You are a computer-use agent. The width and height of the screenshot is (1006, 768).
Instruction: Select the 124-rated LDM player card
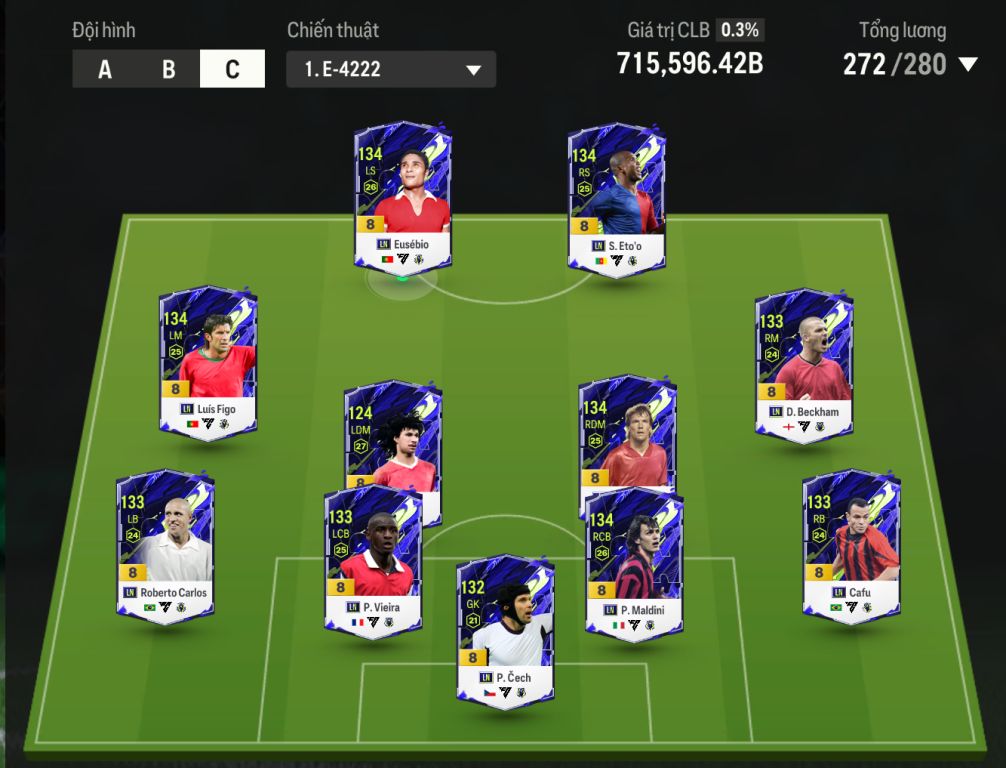(x=393, y=432)
